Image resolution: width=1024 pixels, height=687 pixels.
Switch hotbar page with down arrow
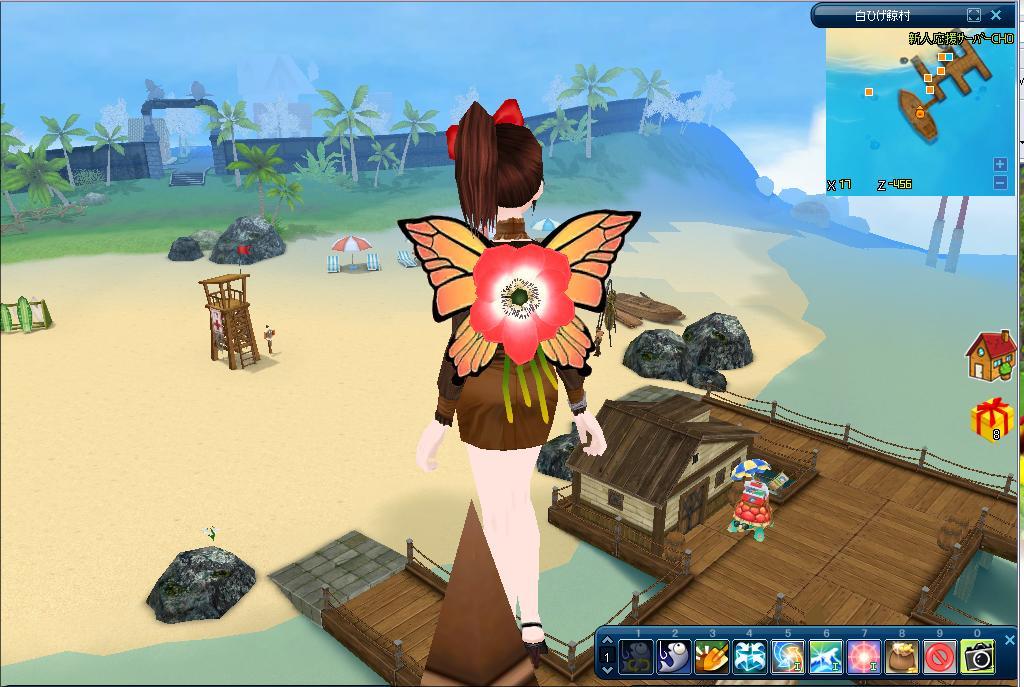click(607, 668)
